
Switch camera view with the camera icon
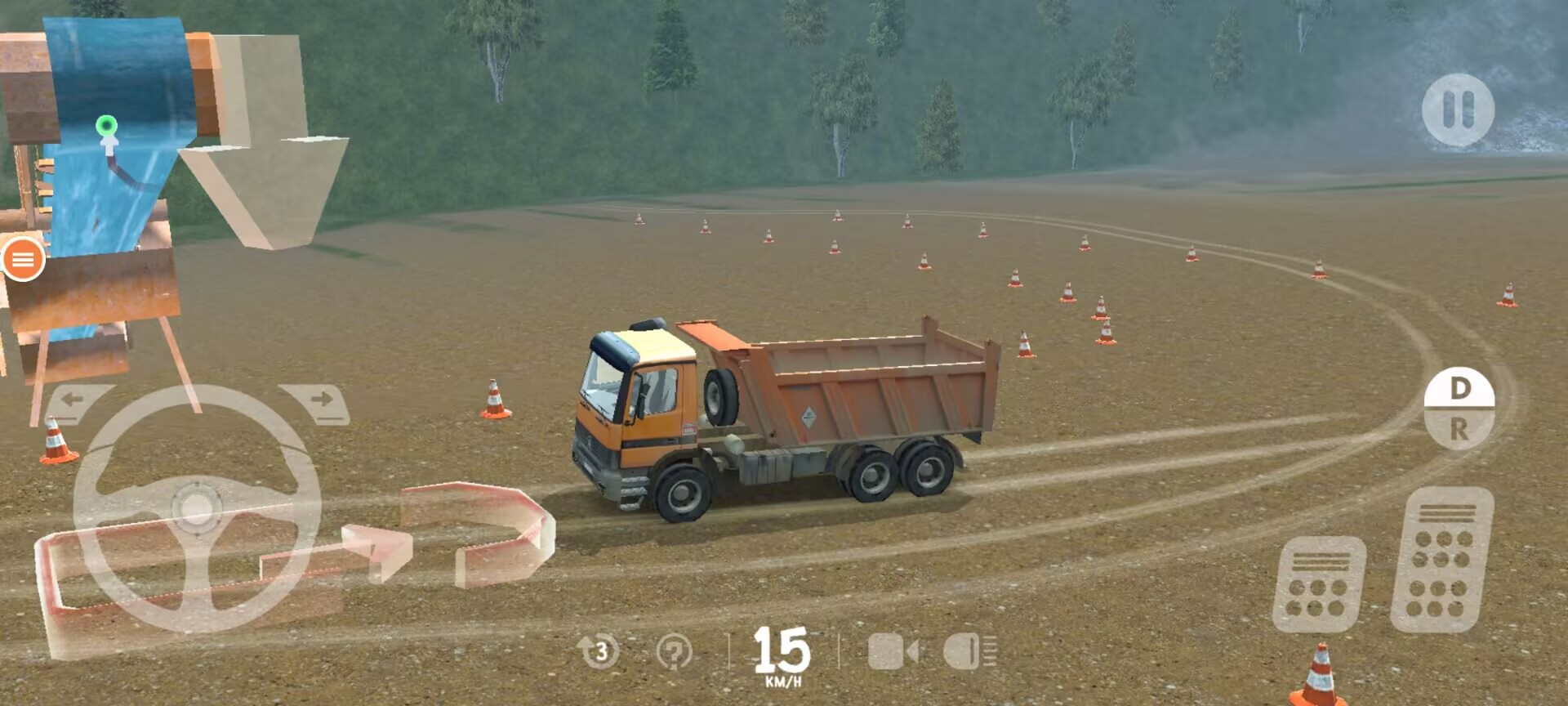click(x=892, y=652)
